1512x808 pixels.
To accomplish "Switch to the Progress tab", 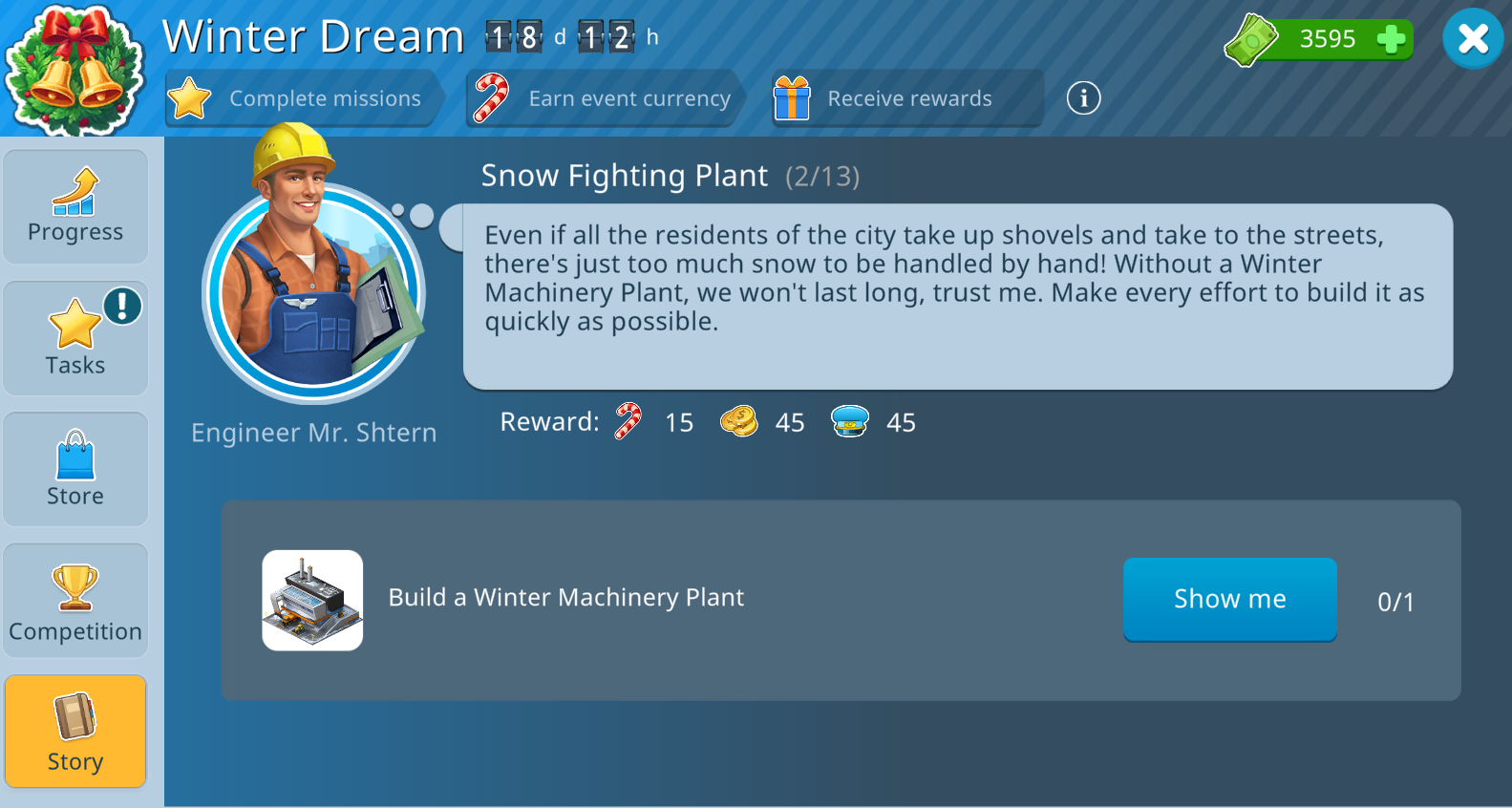I will 75,206.
